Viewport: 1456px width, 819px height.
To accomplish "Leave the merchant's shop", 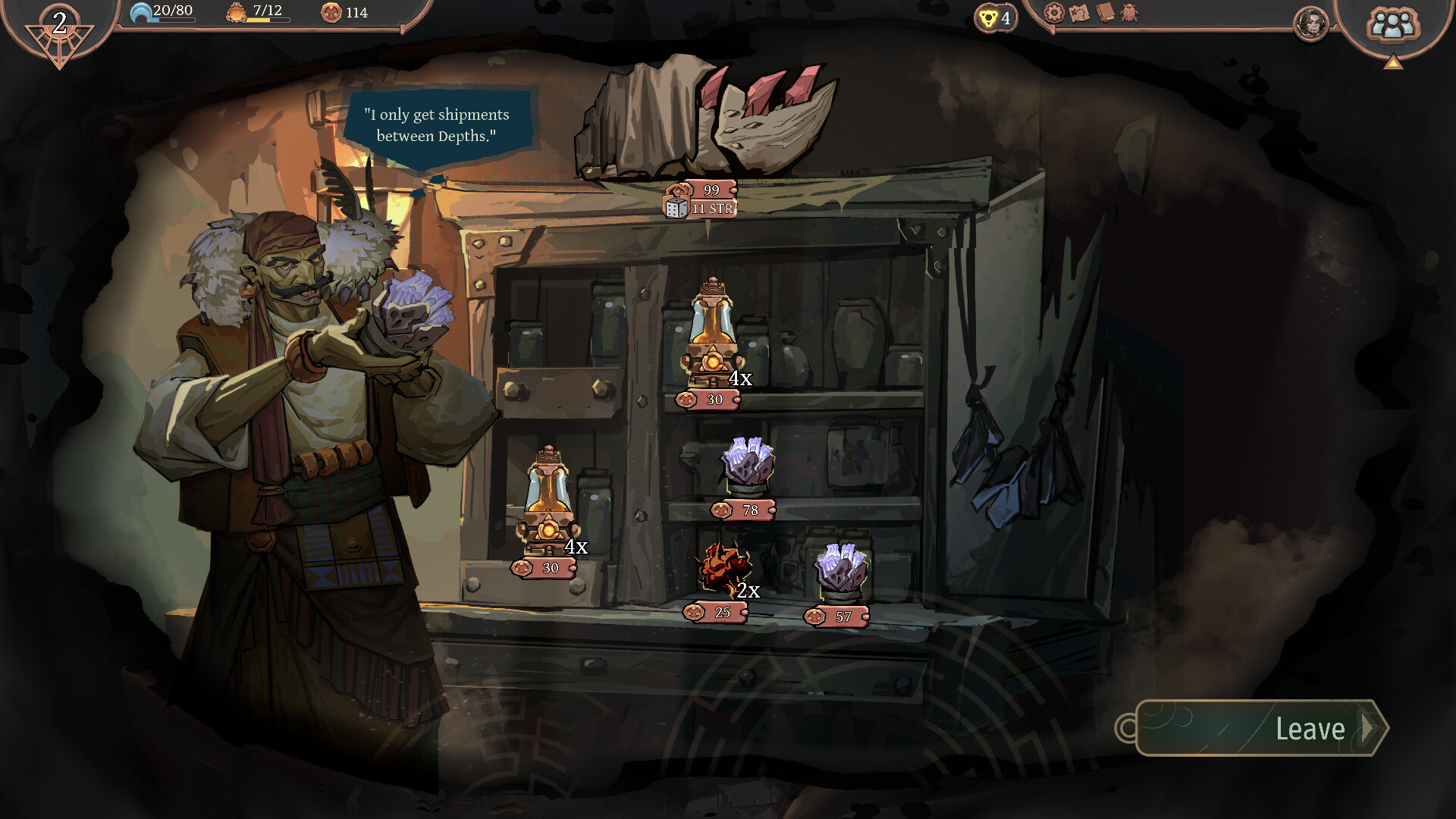I will pos(1262,728).
